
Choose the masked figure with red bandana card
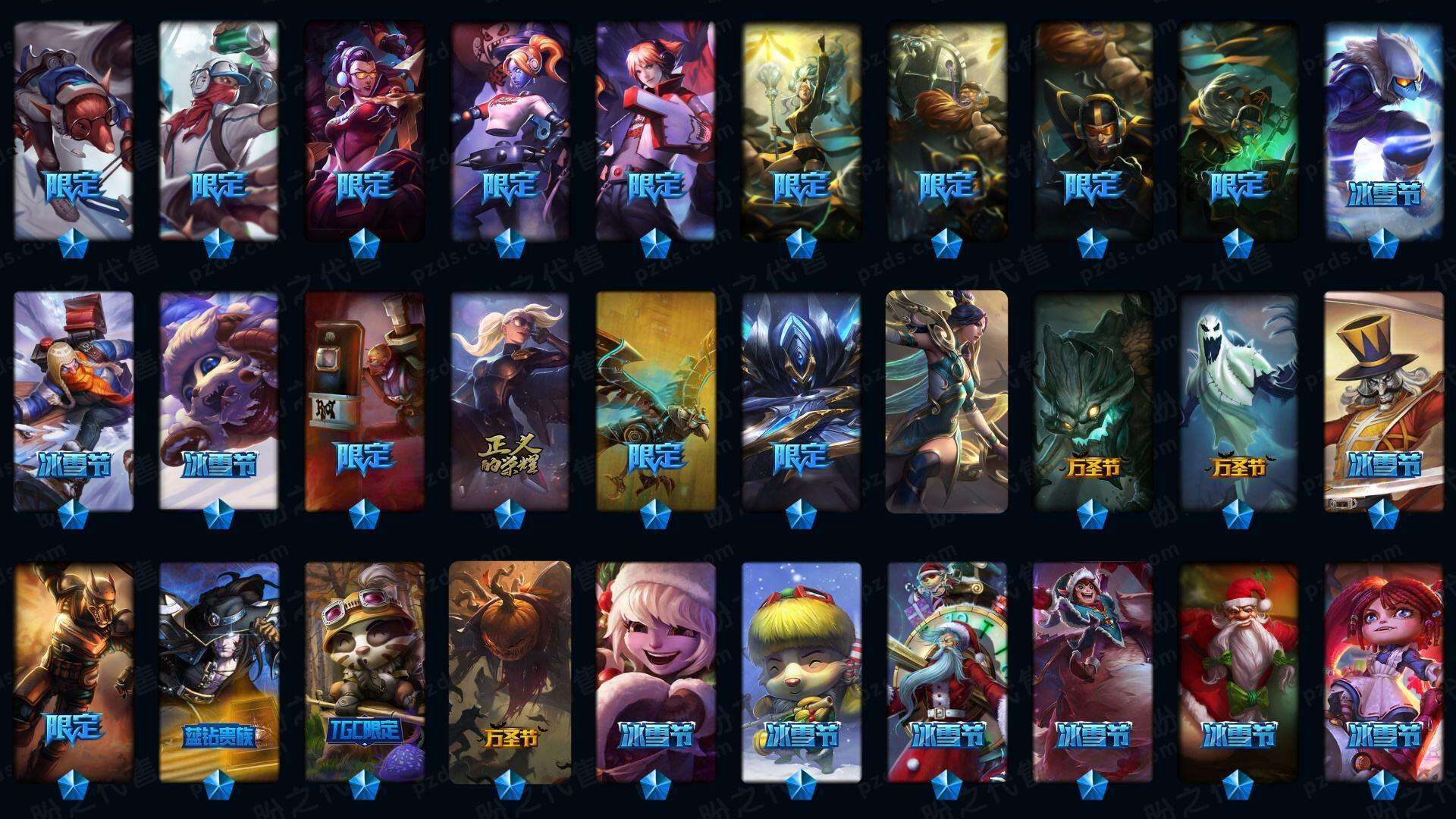click(x=219, y=129)
